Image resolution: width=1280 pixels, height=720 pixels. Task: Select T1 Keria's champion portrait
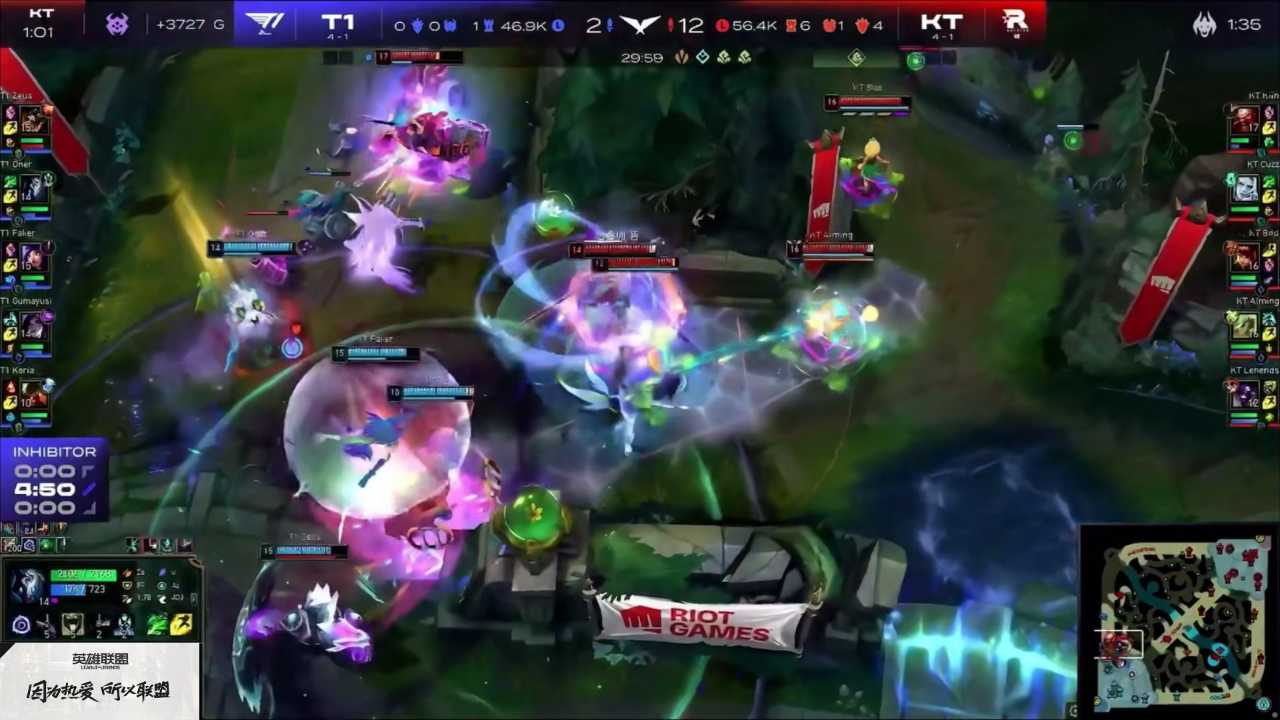pyautogui.click(x=33, y=394)
